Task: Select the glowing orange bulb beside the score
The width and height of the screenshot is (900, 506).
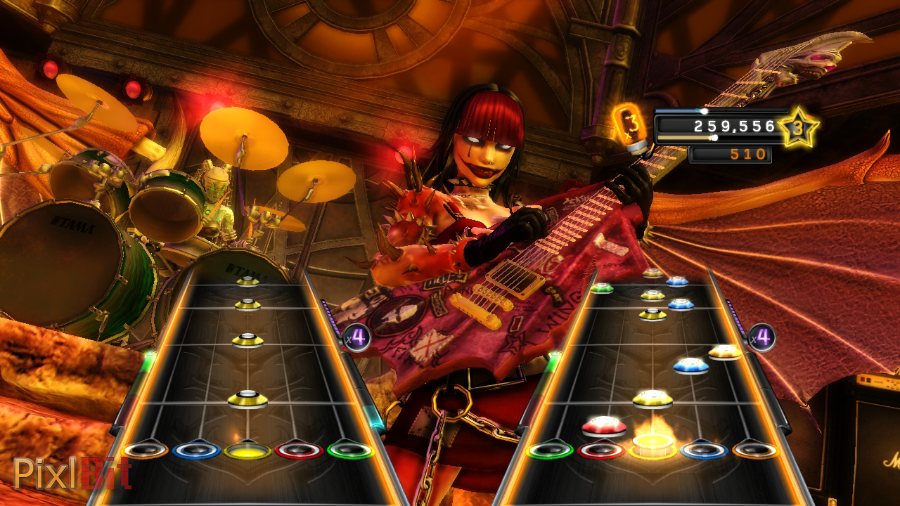Action: click(x=630, y=126)
